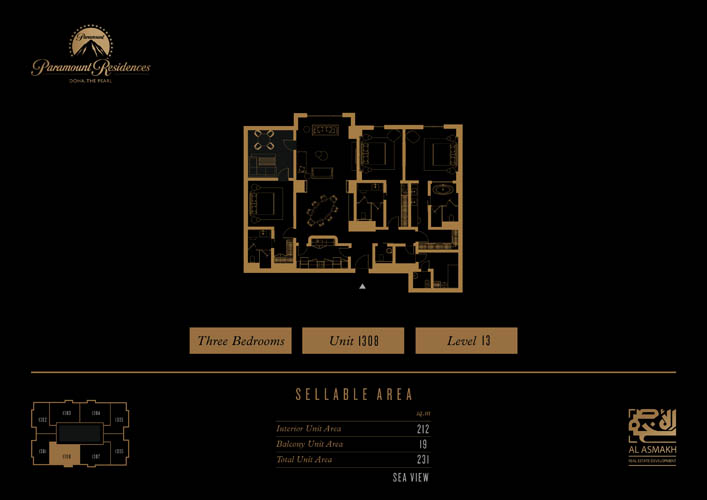The height and width of the screenshot is (500, 707).
Task: Open the Paramount Residences logo
Action: coord(90,56)
